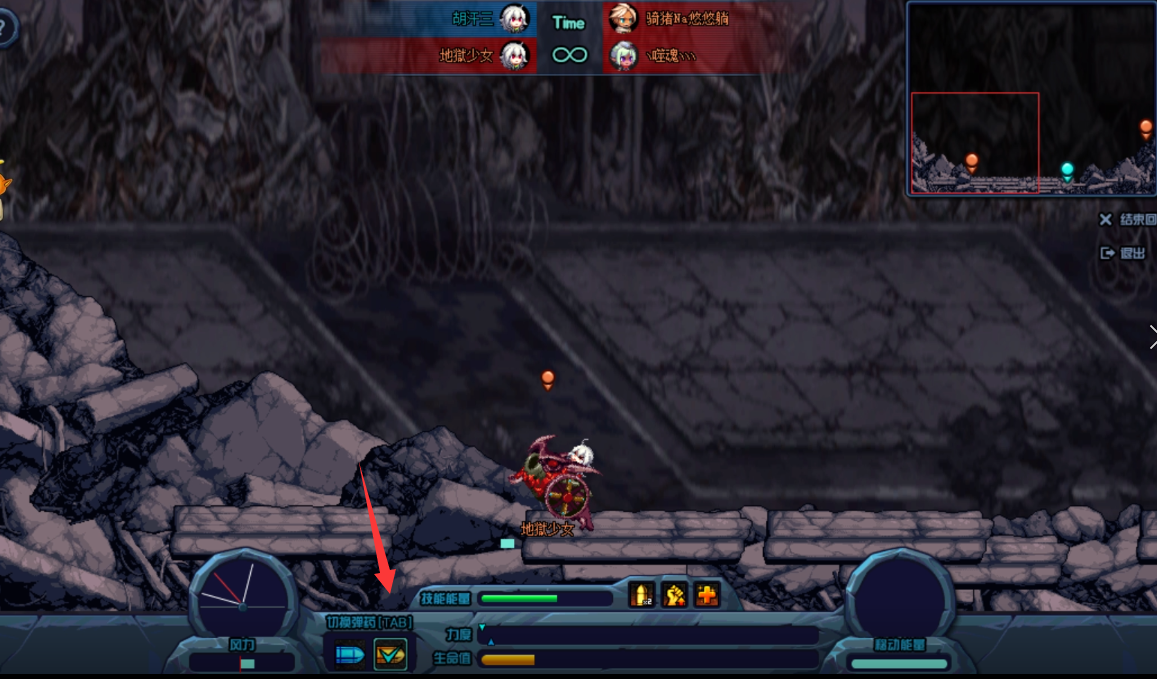The image size is (1157, 679).
Task: Select the blue bullet ammo type
Action: [350, 654]
